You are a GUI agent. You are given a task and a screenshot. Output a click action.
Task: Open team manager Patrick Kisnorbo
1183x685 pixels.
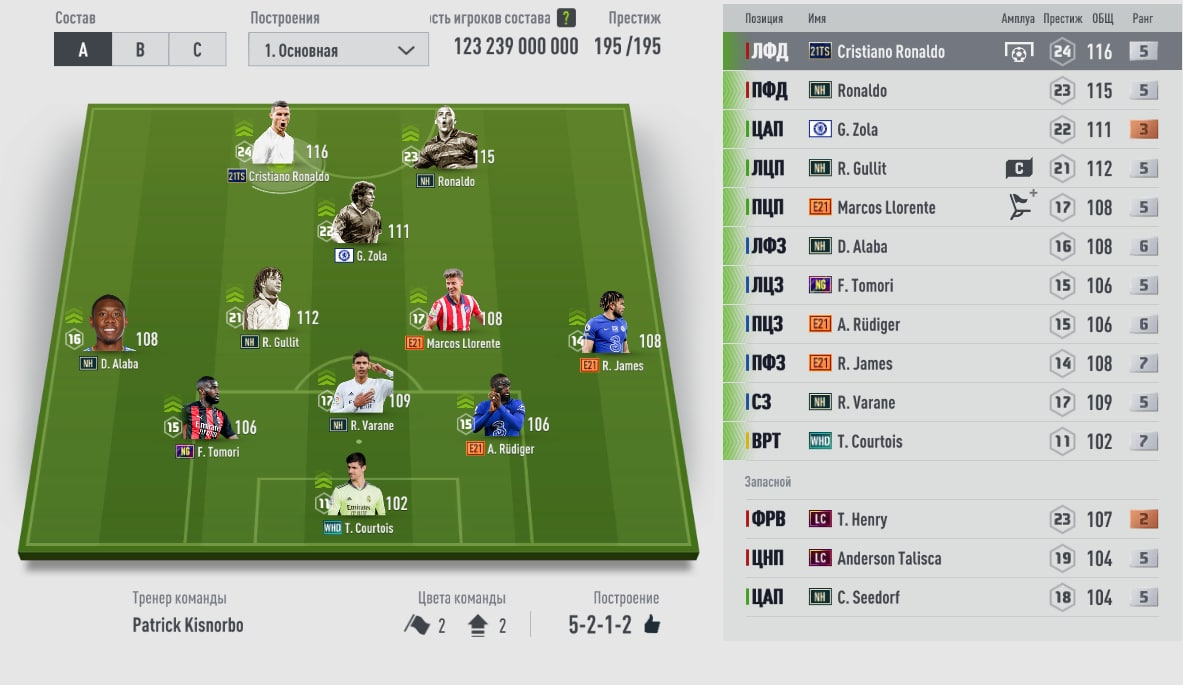pyautogui.click(x=188, y=625)
